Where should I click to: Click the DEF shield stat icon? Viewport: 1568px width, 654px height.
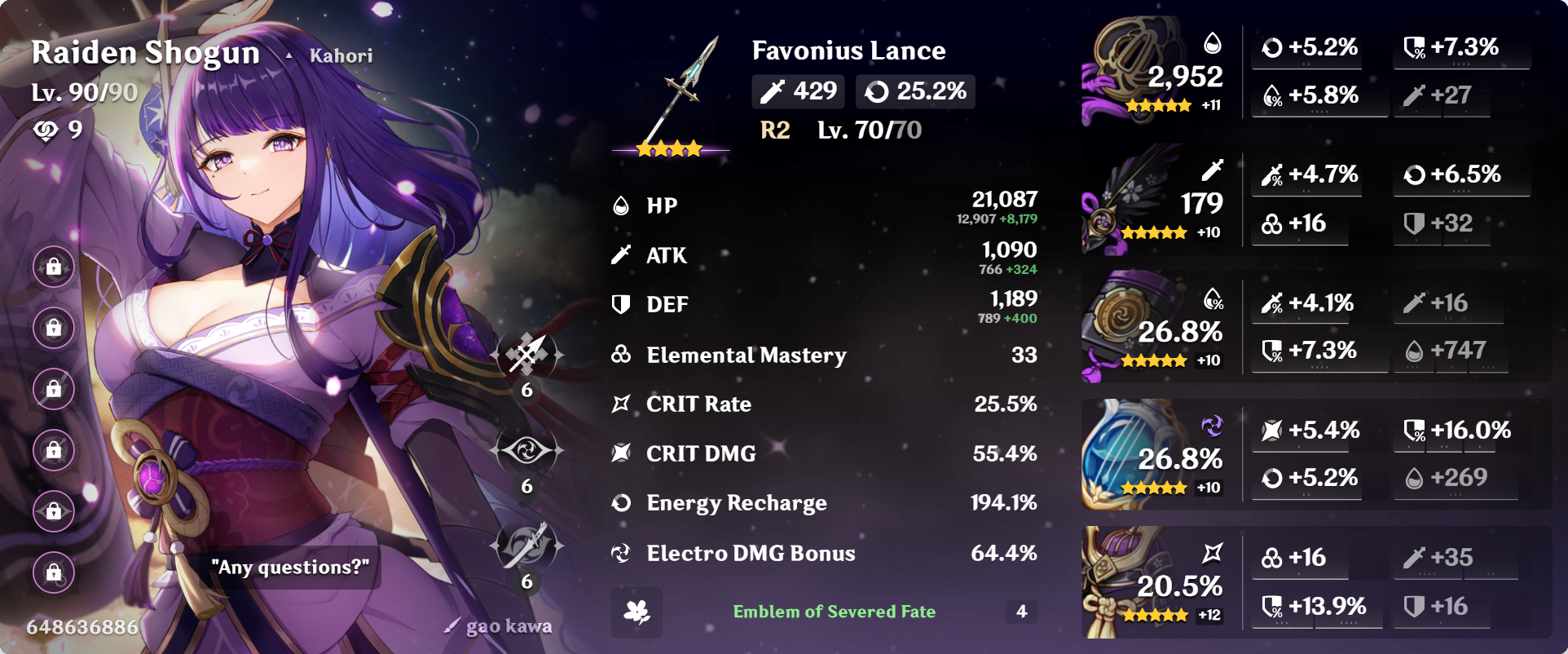(622, 304)
